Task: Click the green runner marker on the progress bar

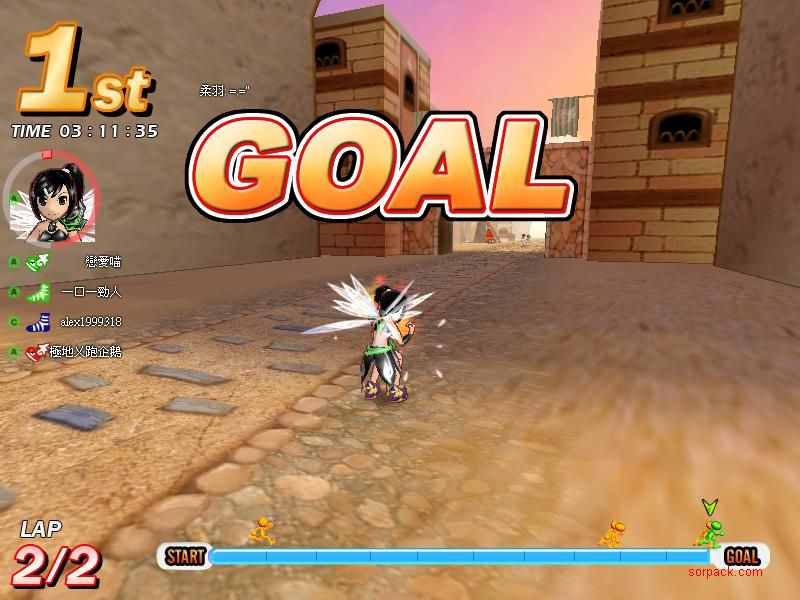Action: (x=710, y=533)
